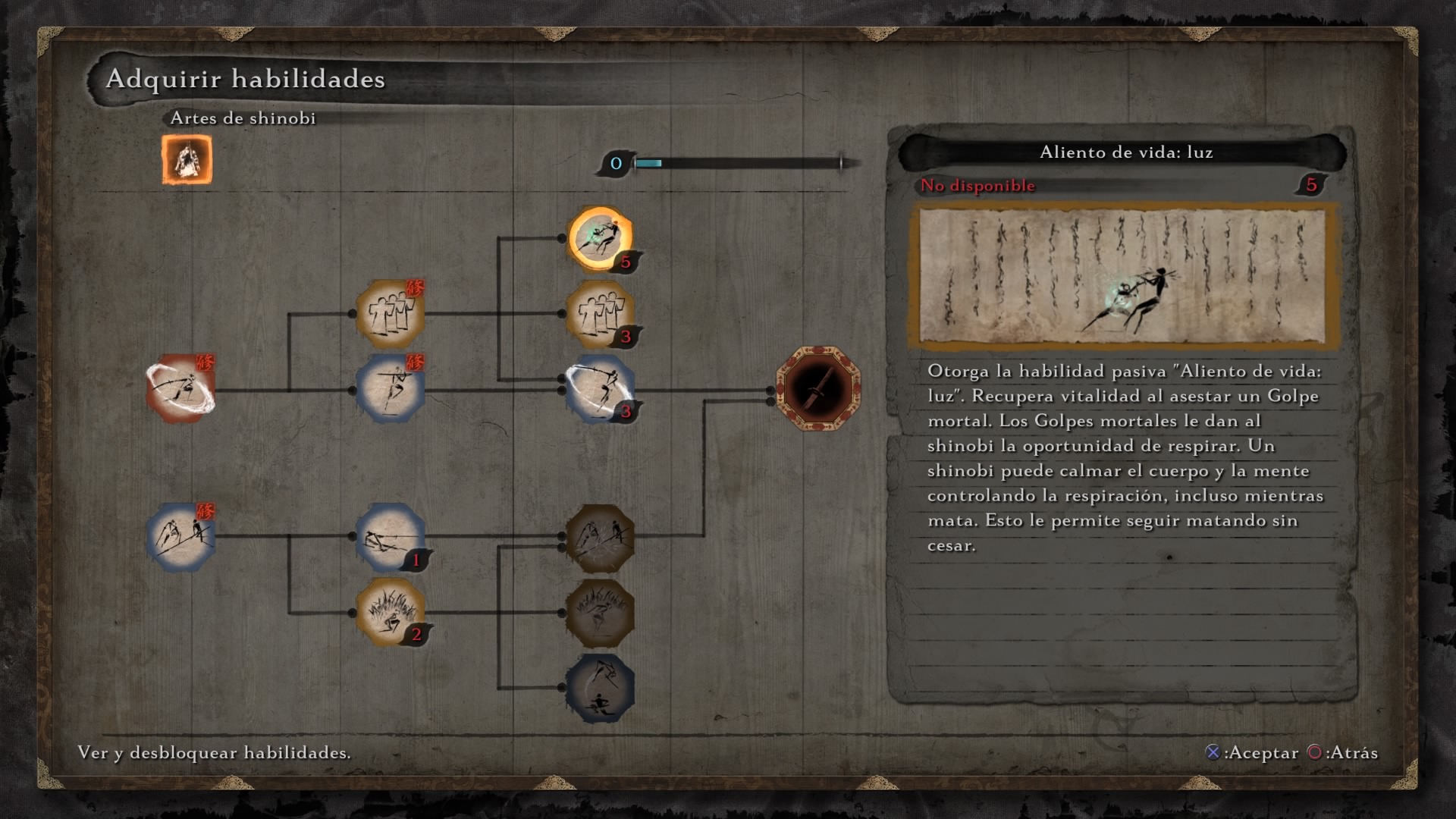Select the learned blue spear-thrust skill node
1456x819 pixels.
pos(390,388)
